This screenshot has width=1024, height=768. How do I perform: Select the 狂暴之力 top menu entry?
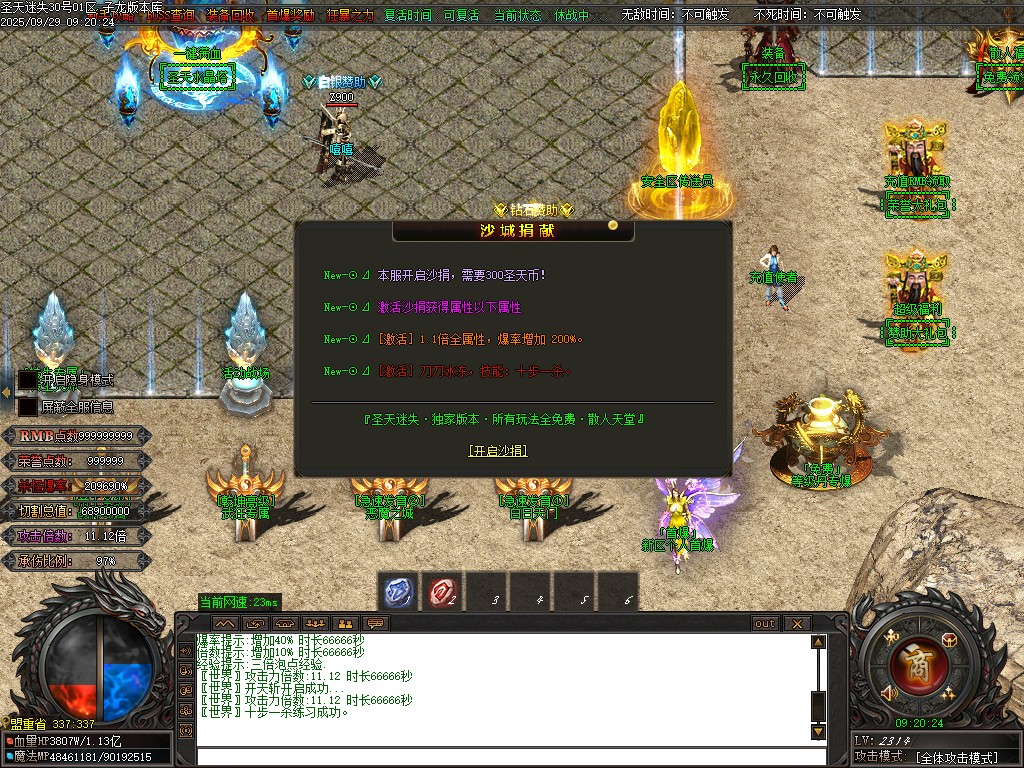click(x=349, y=15)
